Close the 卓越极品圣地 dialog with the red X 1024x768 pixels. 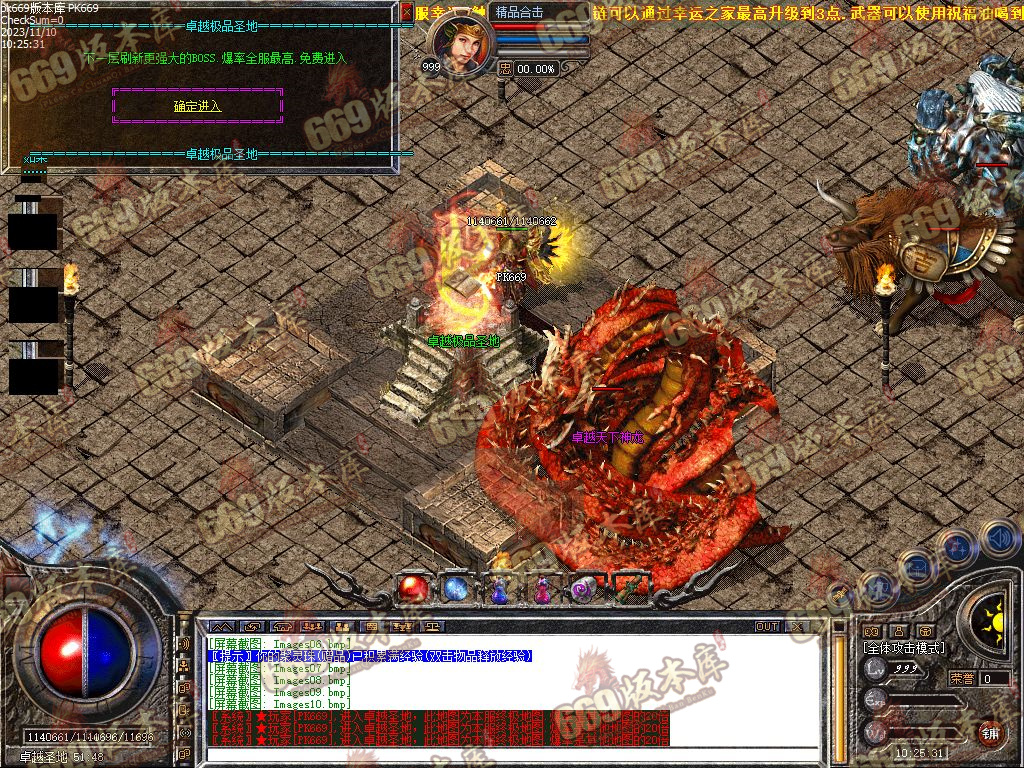(406, 13)
